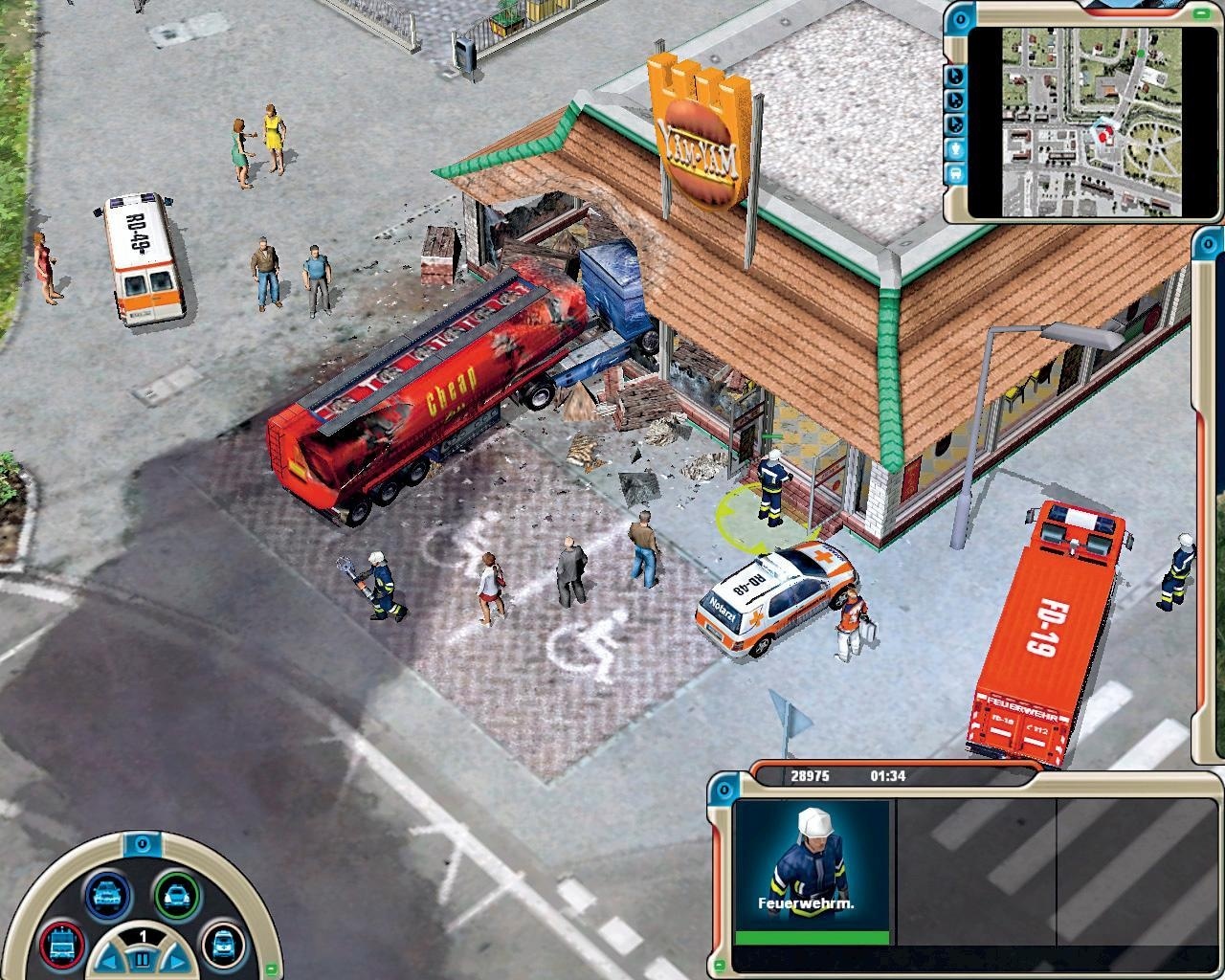
Task: Select the green-ringed police car icon
Action: coord(178,895)
